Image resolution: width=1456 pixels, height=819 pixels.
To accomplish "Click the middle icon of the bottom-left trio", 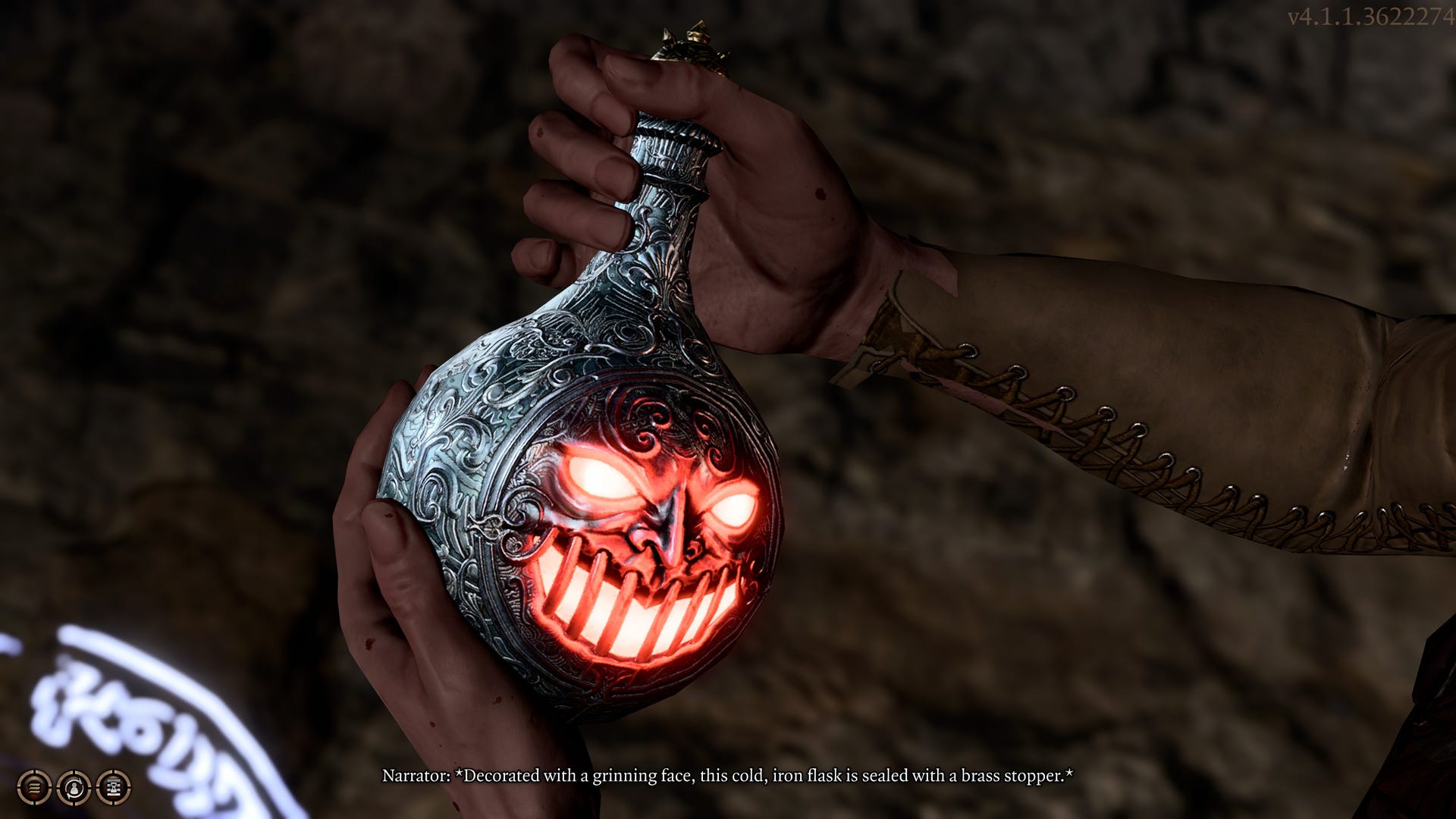I will (73, 788).
